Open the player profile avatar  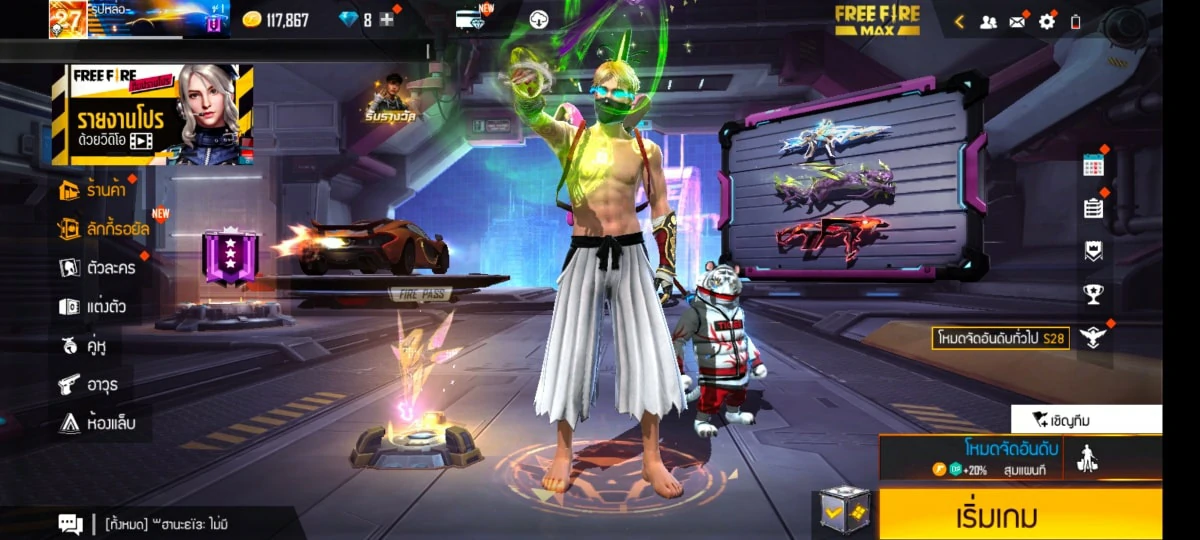[x=67, y=19]
